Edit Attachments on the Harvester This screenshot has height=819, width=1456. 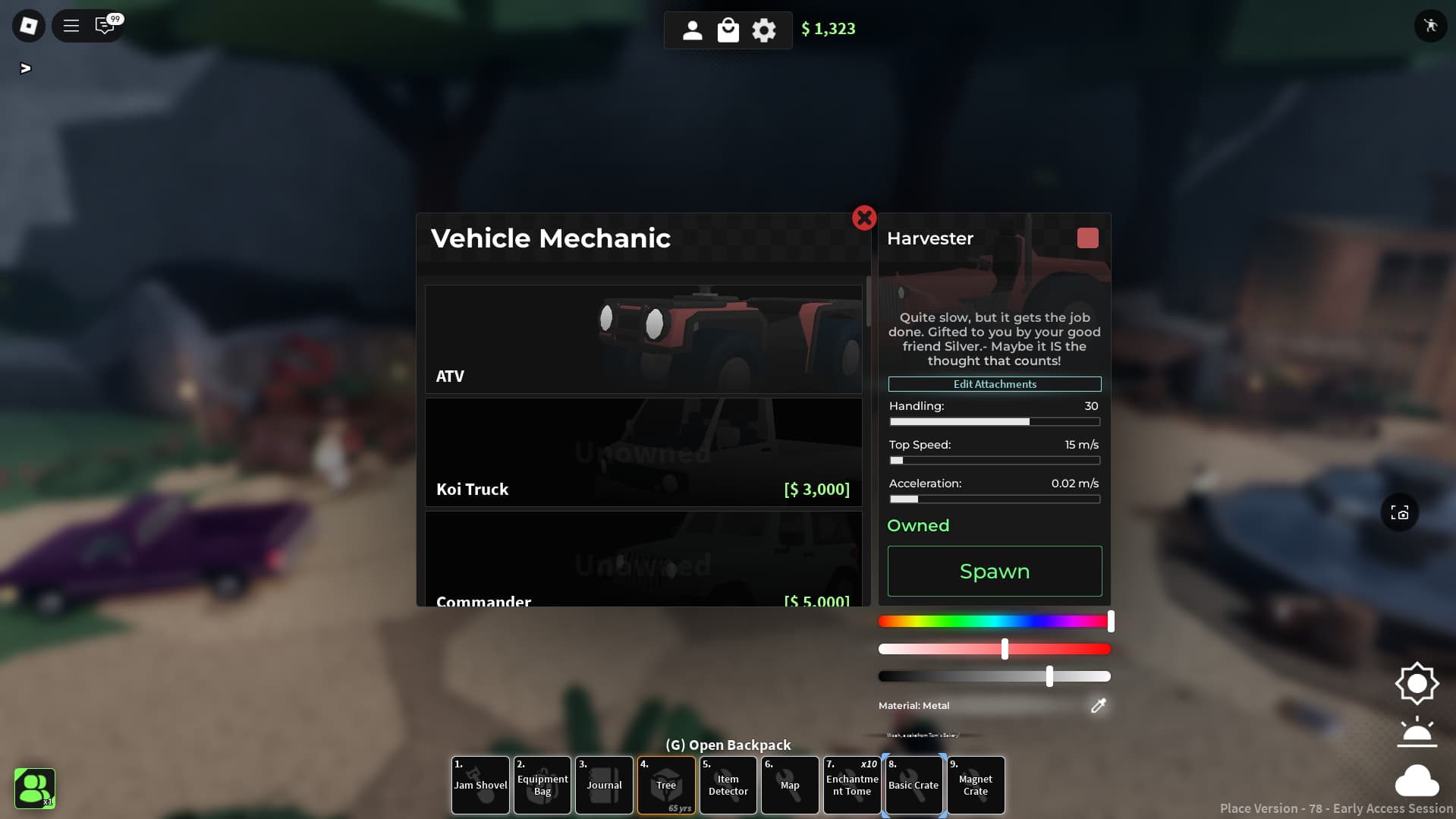(x=994, y=384)
